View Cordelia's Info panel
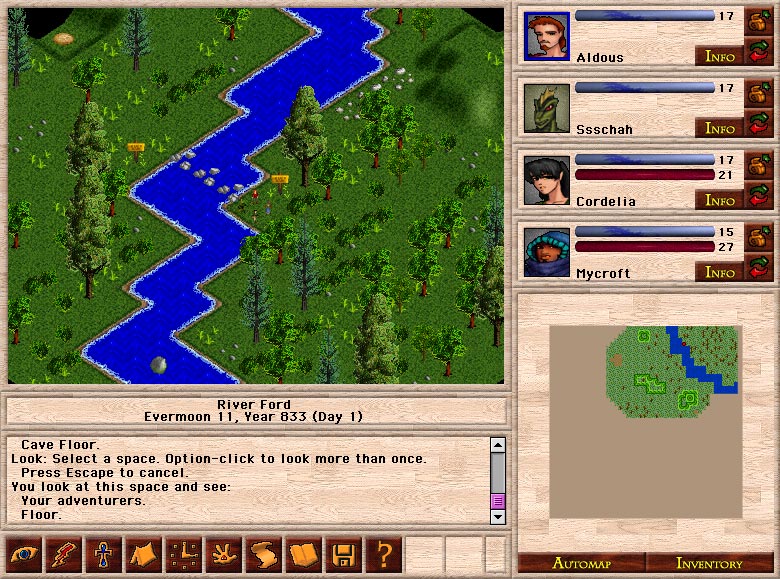The image size is (780, 579). [x=720, y=200]
